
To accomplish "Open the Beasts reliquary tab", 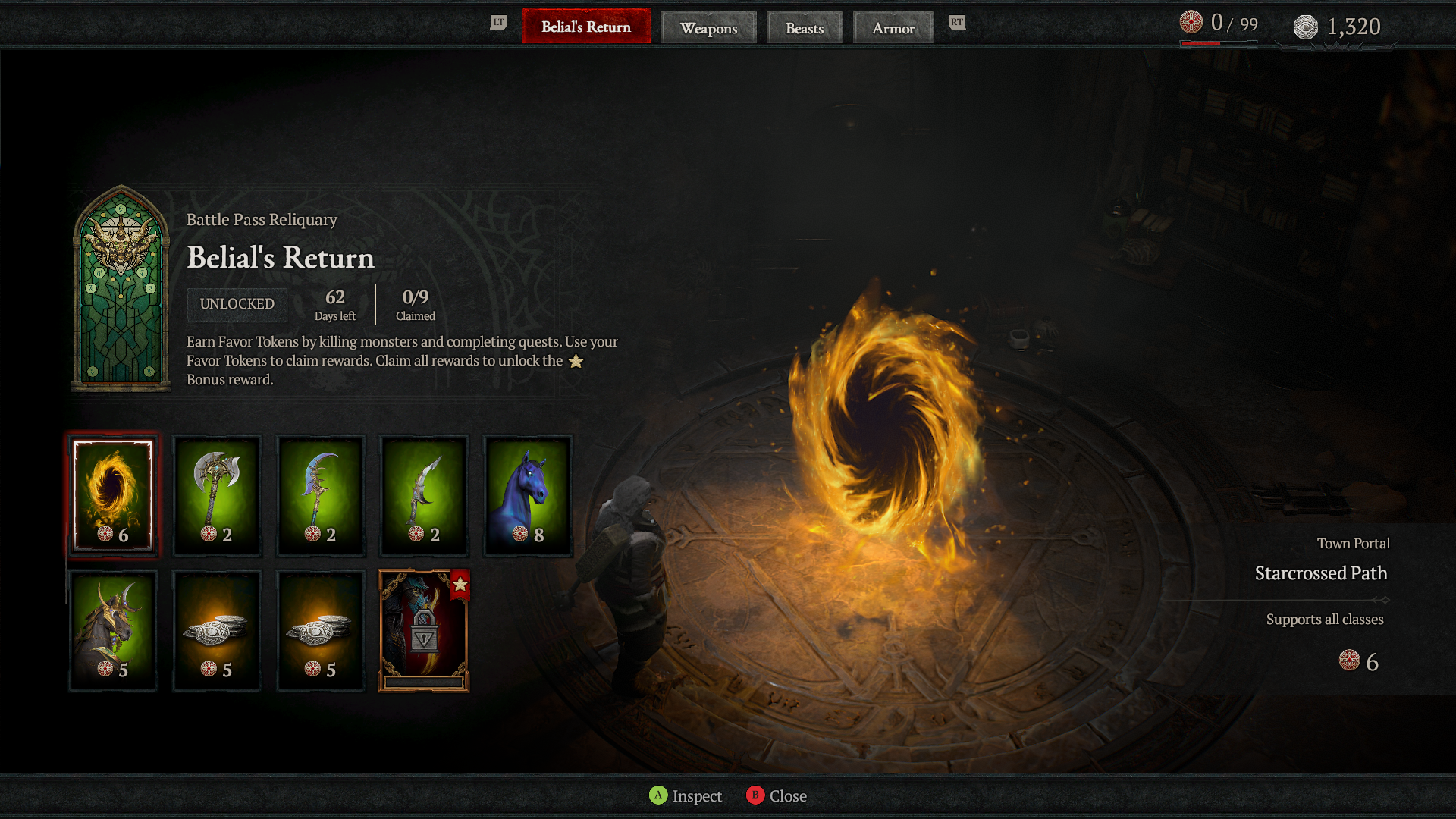I will pos(805,28).
